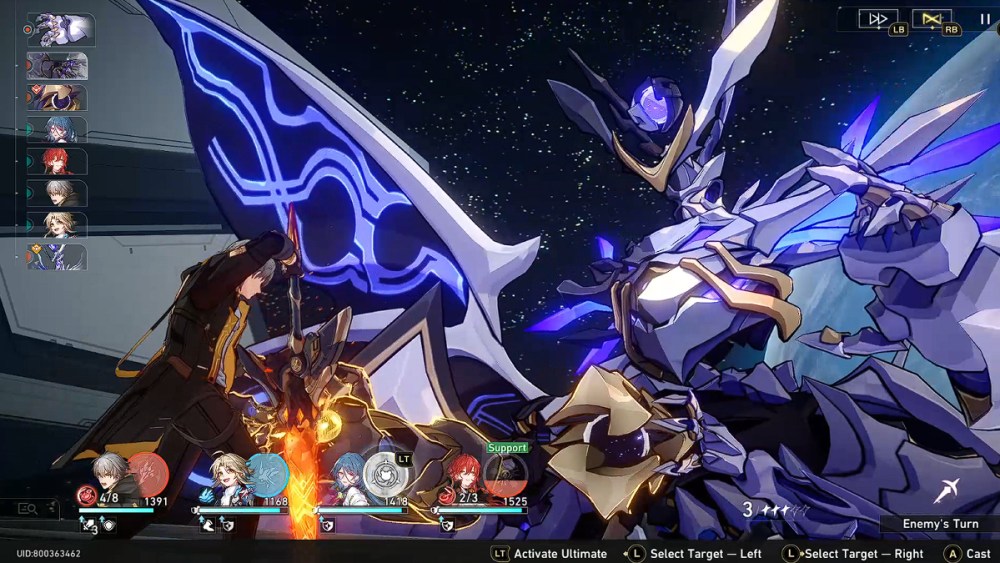
Task: Pause the battle
Action: [x=985, y=18]
